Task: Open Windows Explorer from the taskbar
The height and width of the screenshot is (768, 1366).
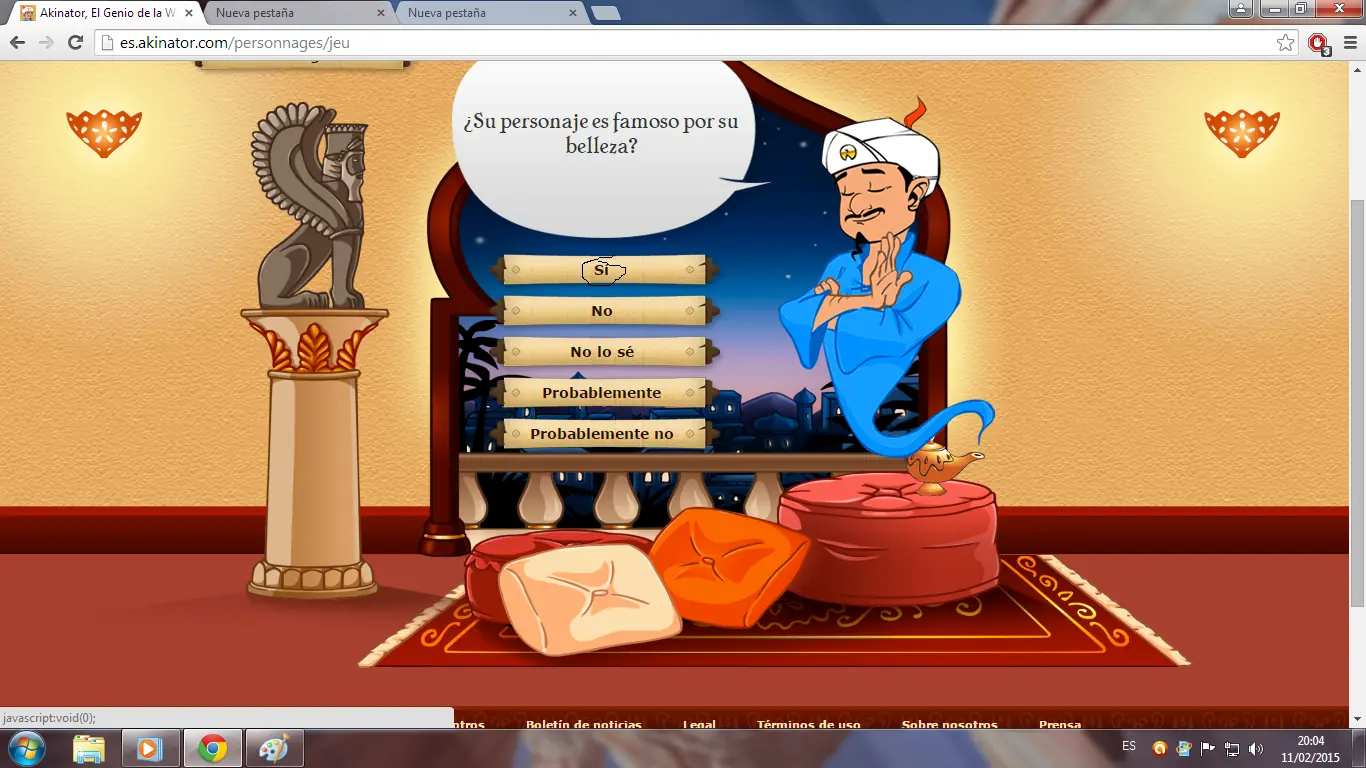Action: (90, 747)
